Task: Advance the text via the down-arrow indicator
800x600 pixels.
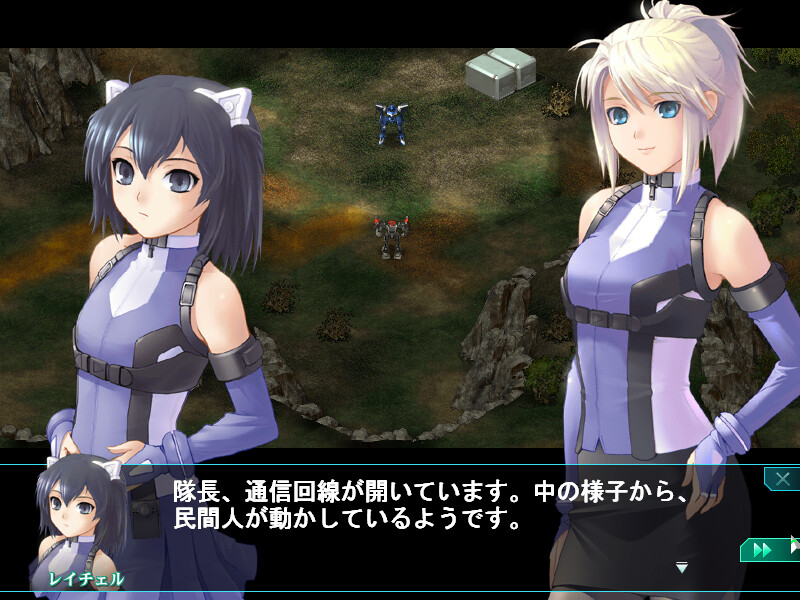Action: click(682, 568)
